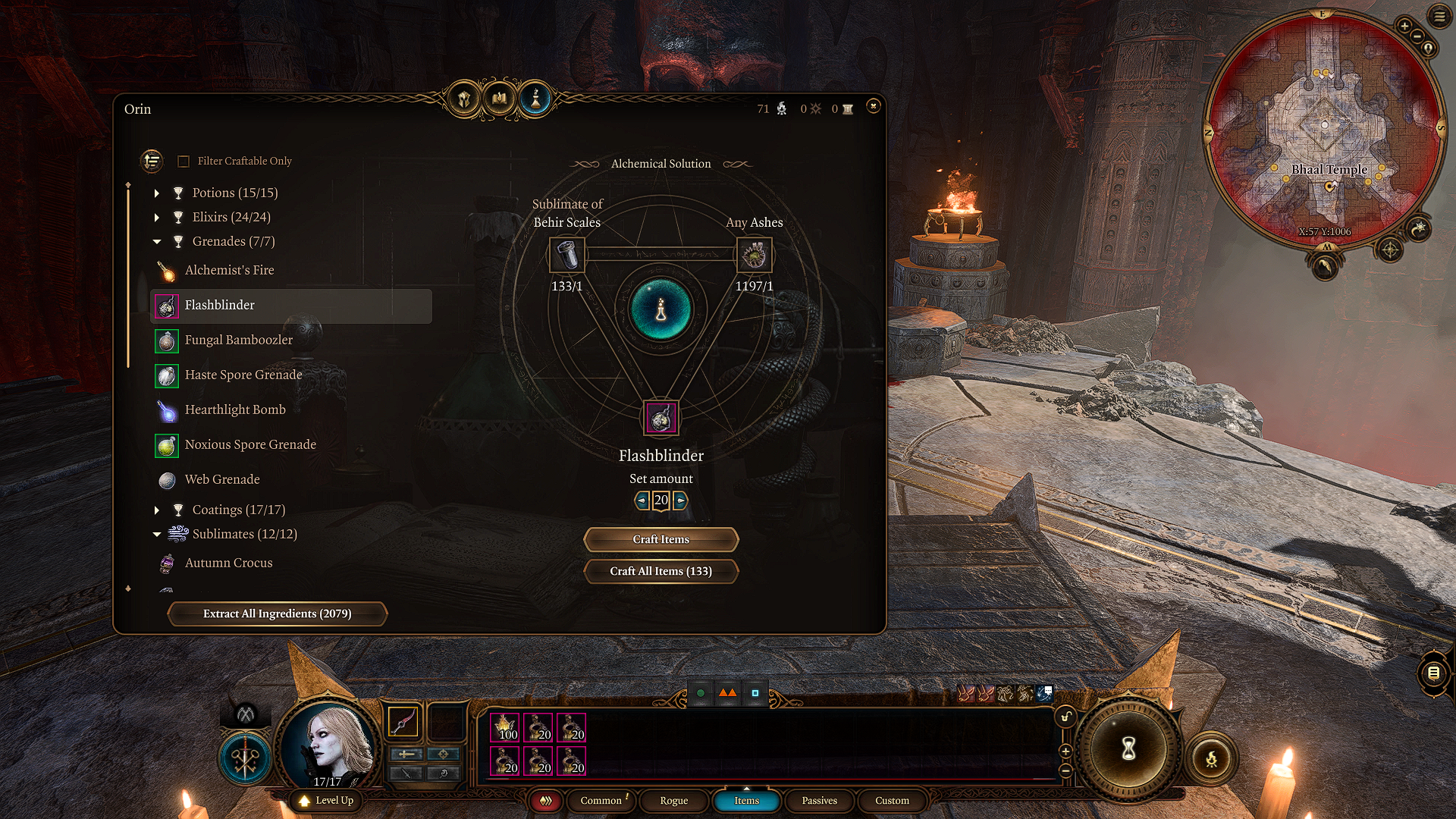
Task: Choose the Fungal Bamboozler recipe
Action: pos(238,340)
